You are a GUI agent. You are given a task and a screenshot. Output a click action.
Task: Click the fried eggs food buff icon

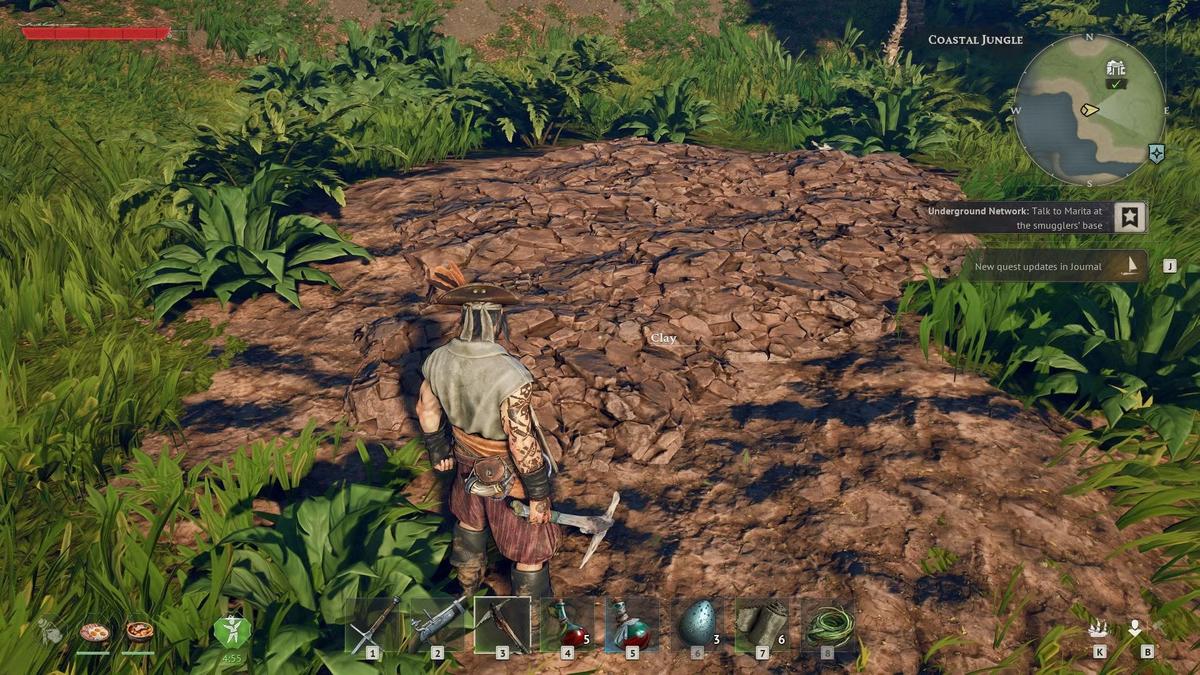click(x=94, y=632)
